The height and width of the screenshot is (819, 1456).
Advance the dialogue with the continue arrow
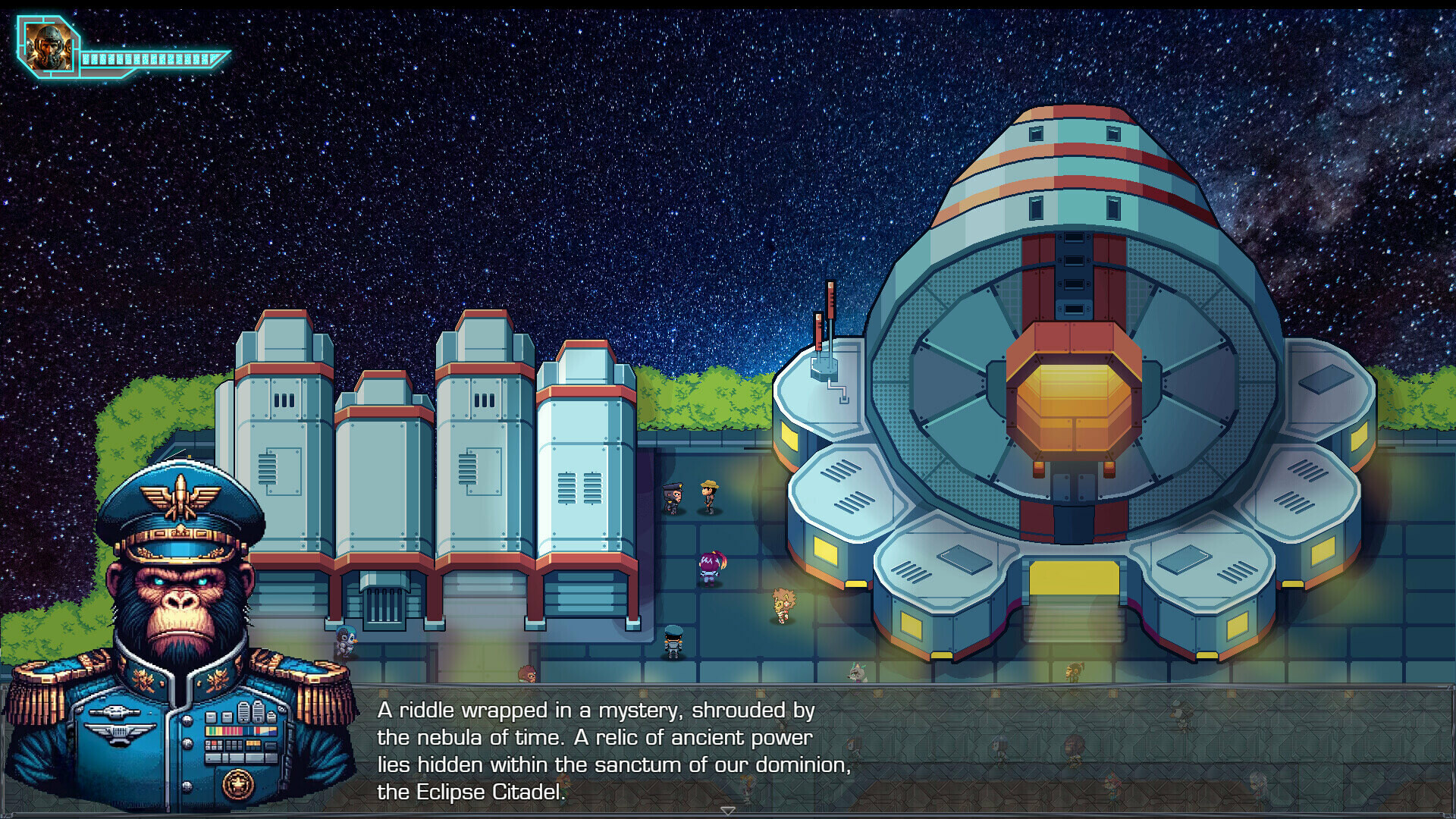tap(730, 811)
